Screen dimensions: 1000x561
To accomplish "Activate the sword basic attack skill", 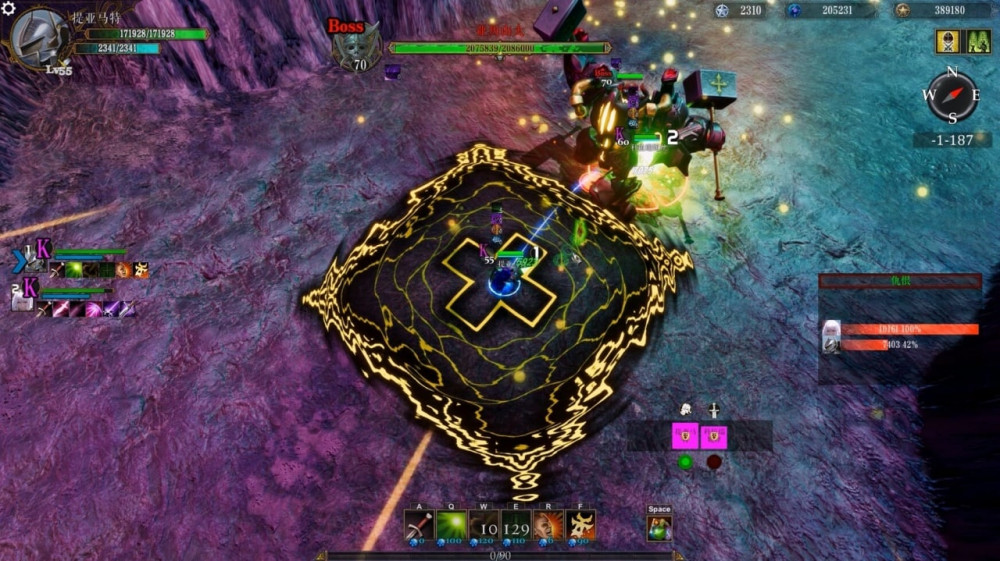I will click(x=419, y=525).
